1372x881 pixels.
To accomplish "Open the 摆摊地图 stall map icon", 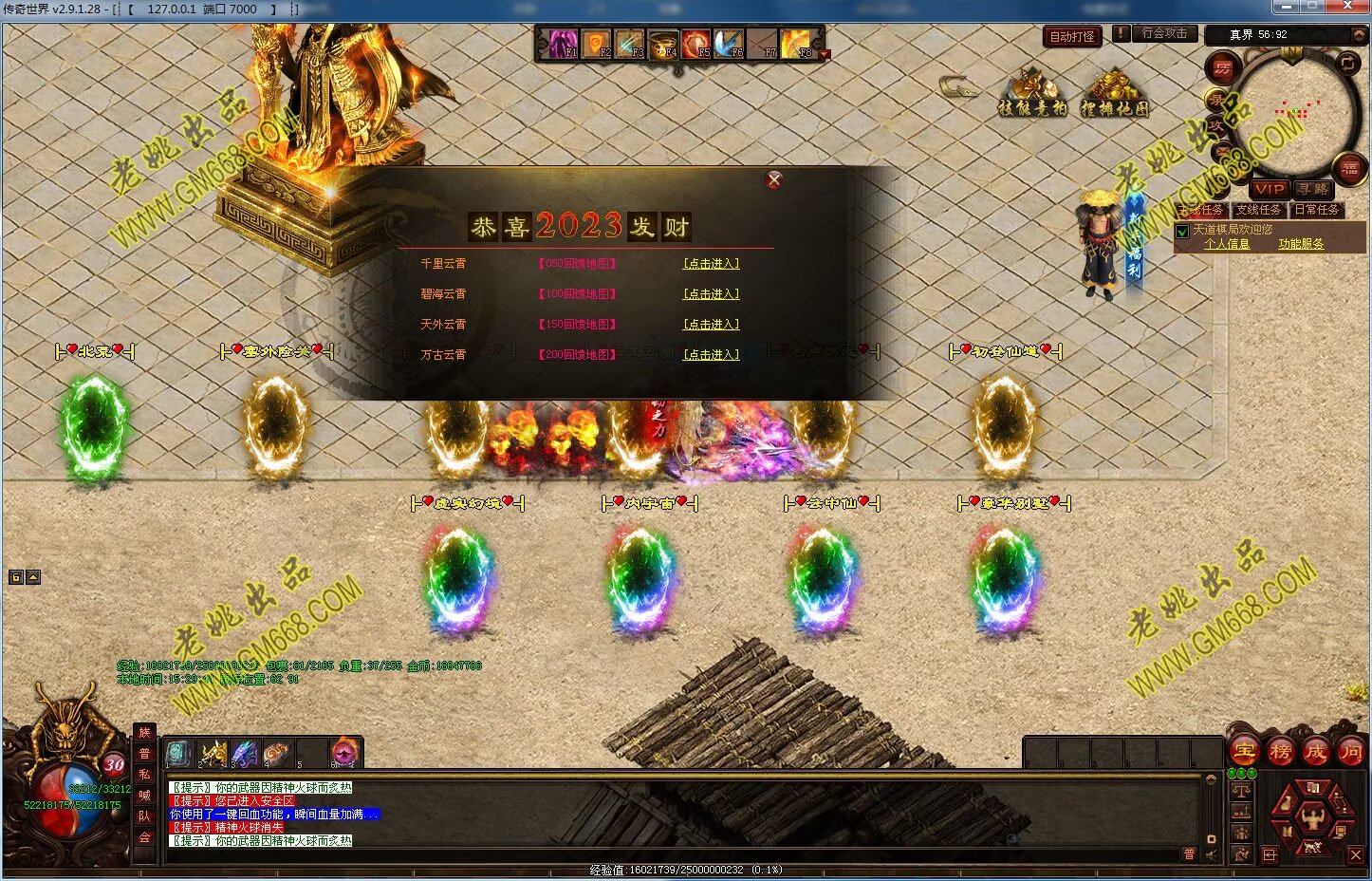I will coord(1114,95).
